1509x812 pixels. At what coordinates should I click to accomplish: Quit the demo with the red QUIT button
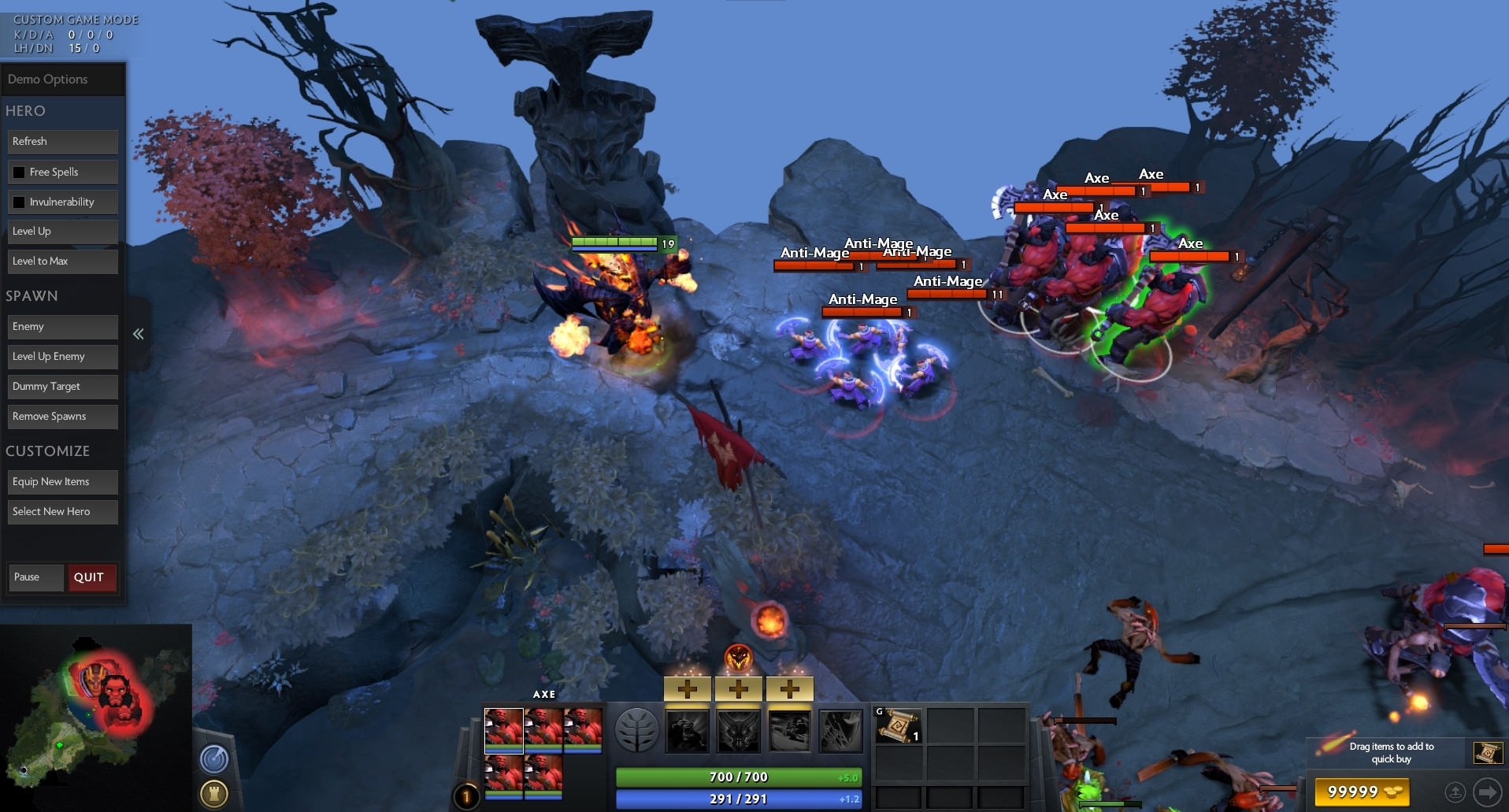(x=91, y=577)
